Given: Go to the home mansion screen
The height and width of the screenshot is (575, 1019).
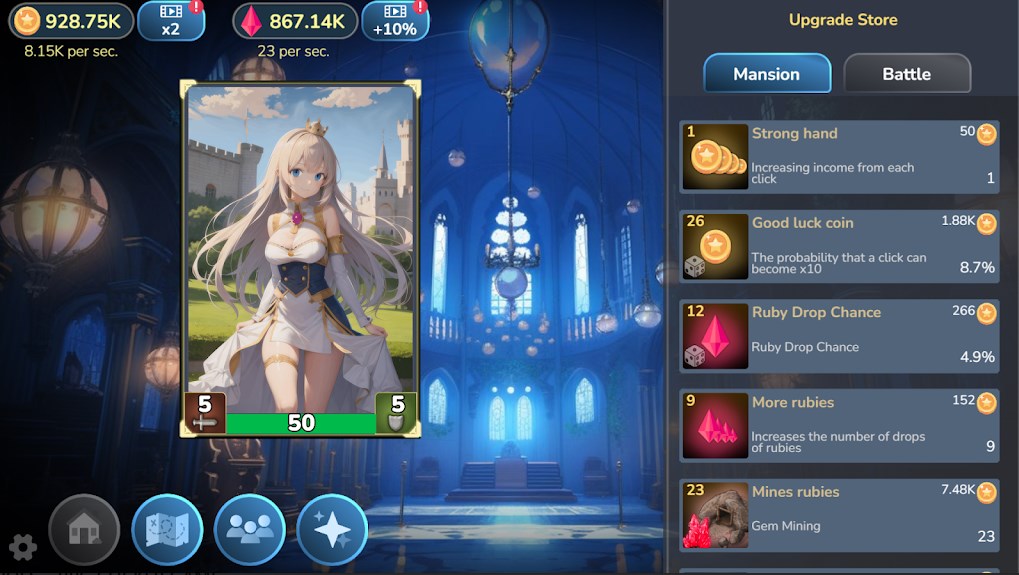Looking at the screenshot, I should tap(84, 529).
